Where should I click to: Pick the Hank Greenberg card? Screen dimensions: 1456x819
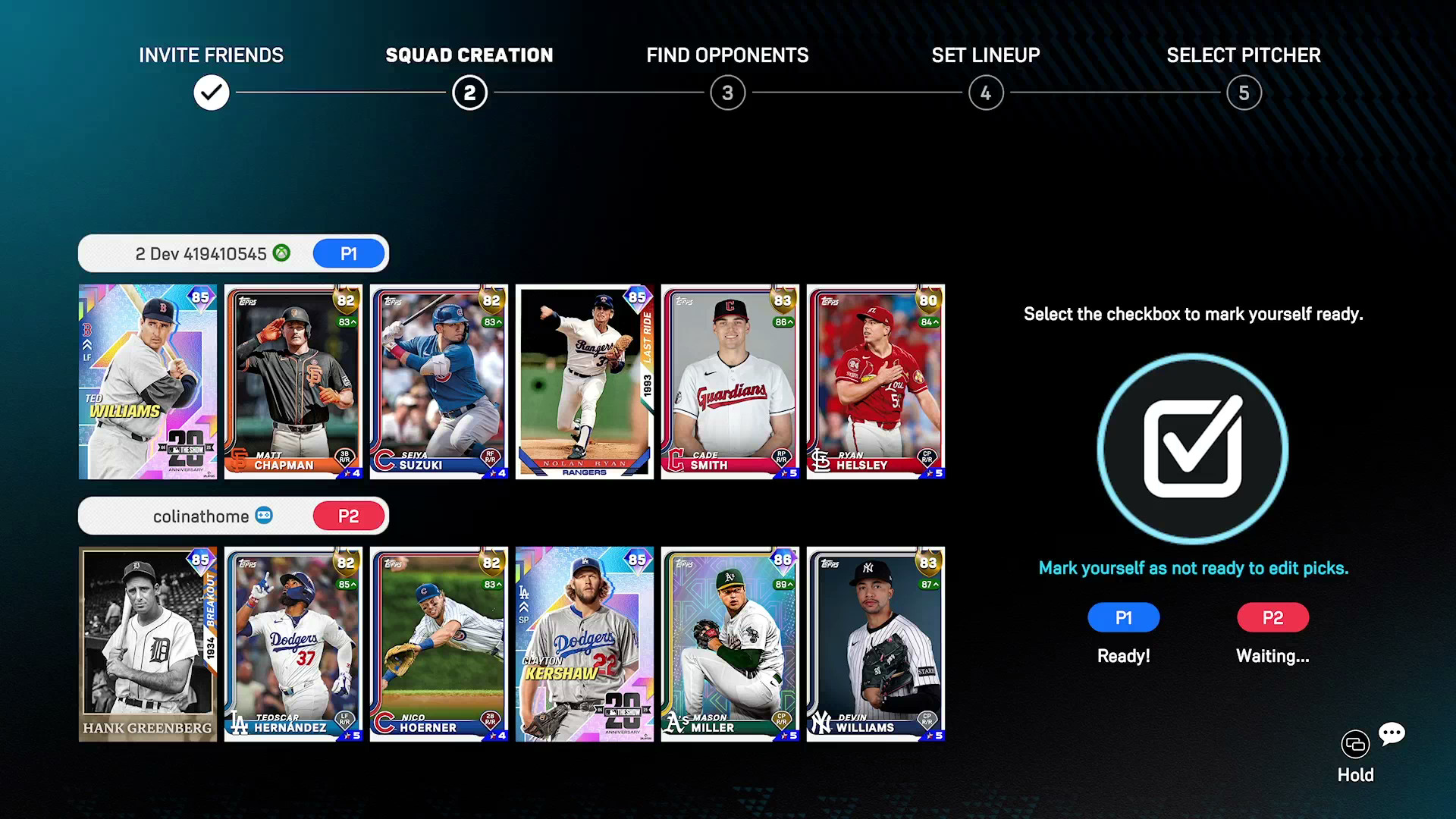(x=148, y=644)
